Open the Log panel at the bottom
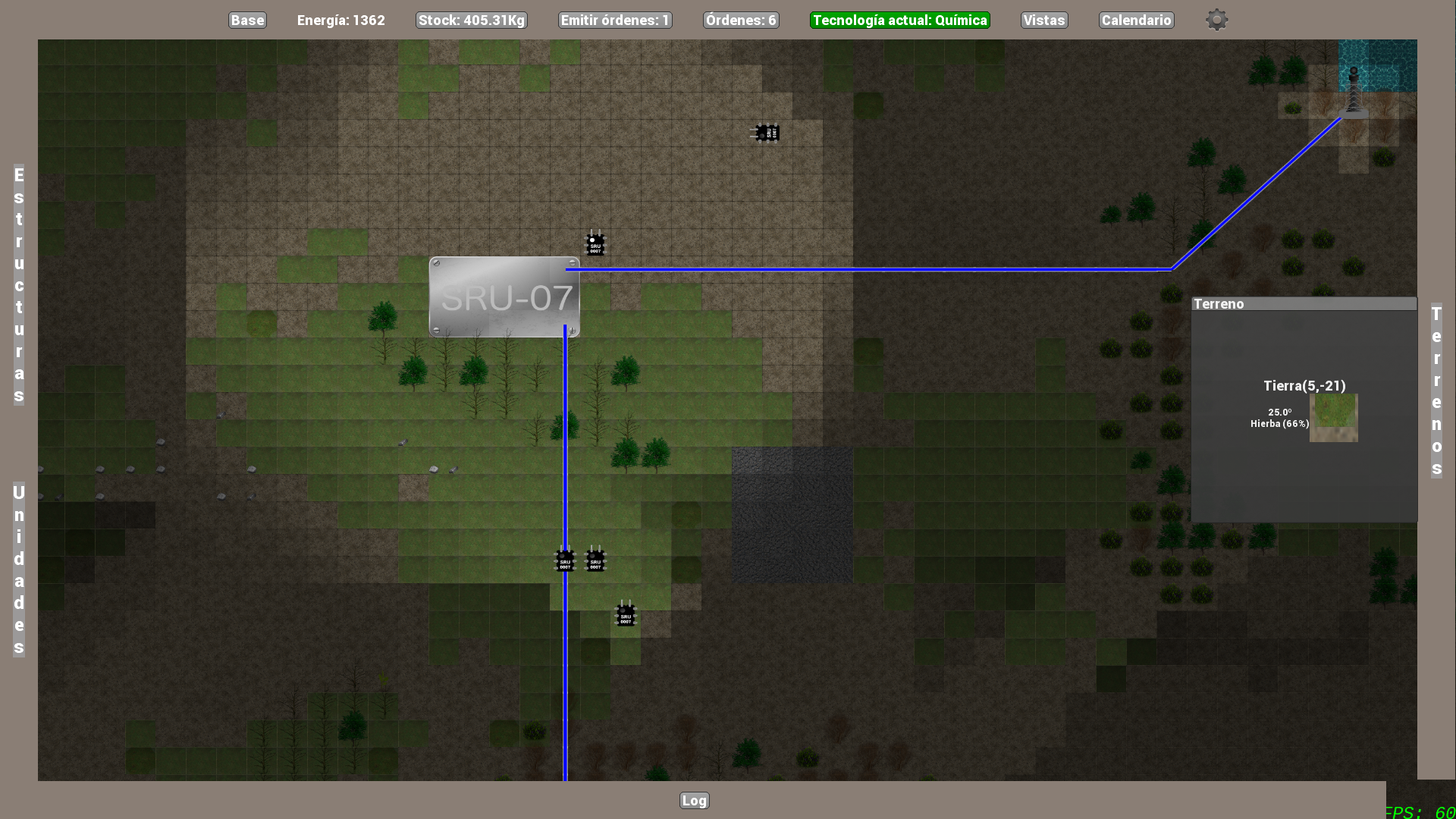 coord(693,800)
